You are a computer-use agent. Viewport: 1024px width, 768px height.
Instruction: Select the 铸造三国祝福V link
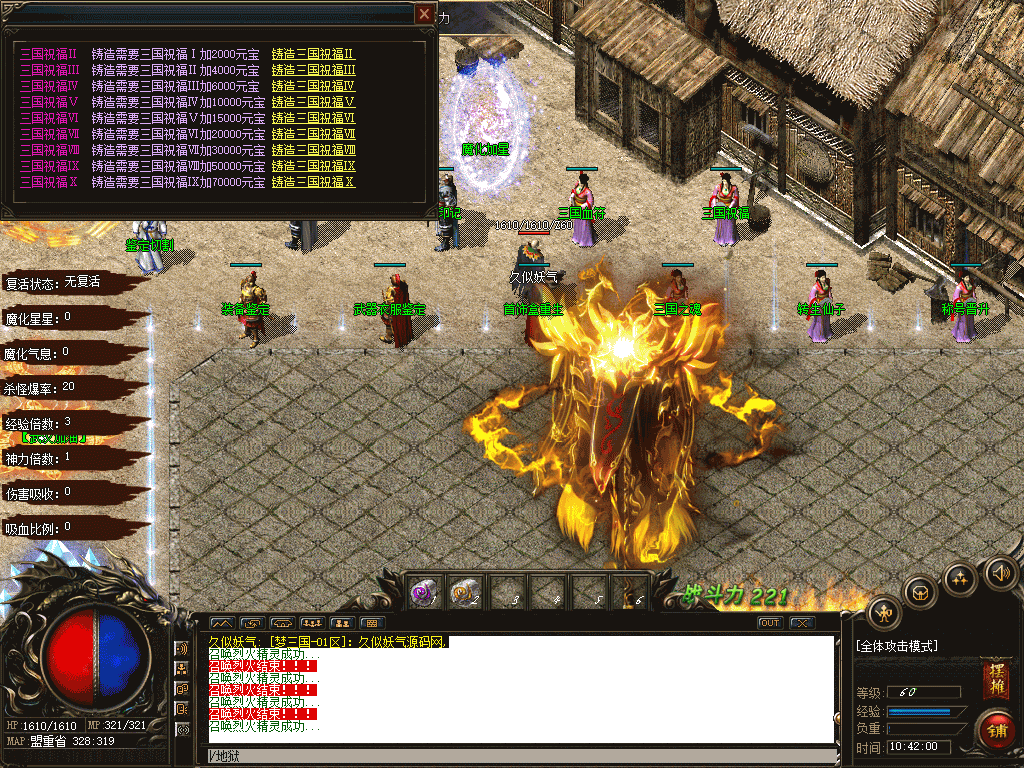(x=313, y=102)
